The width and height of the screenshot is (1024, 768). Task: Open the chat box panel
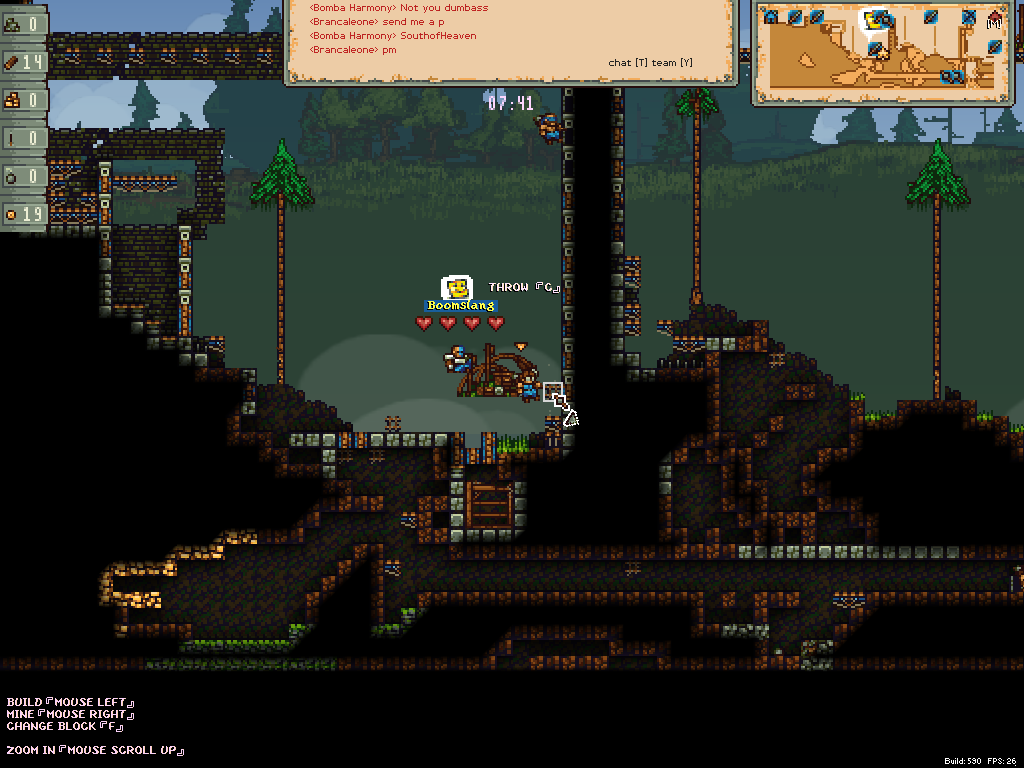[x=511, y=41]
